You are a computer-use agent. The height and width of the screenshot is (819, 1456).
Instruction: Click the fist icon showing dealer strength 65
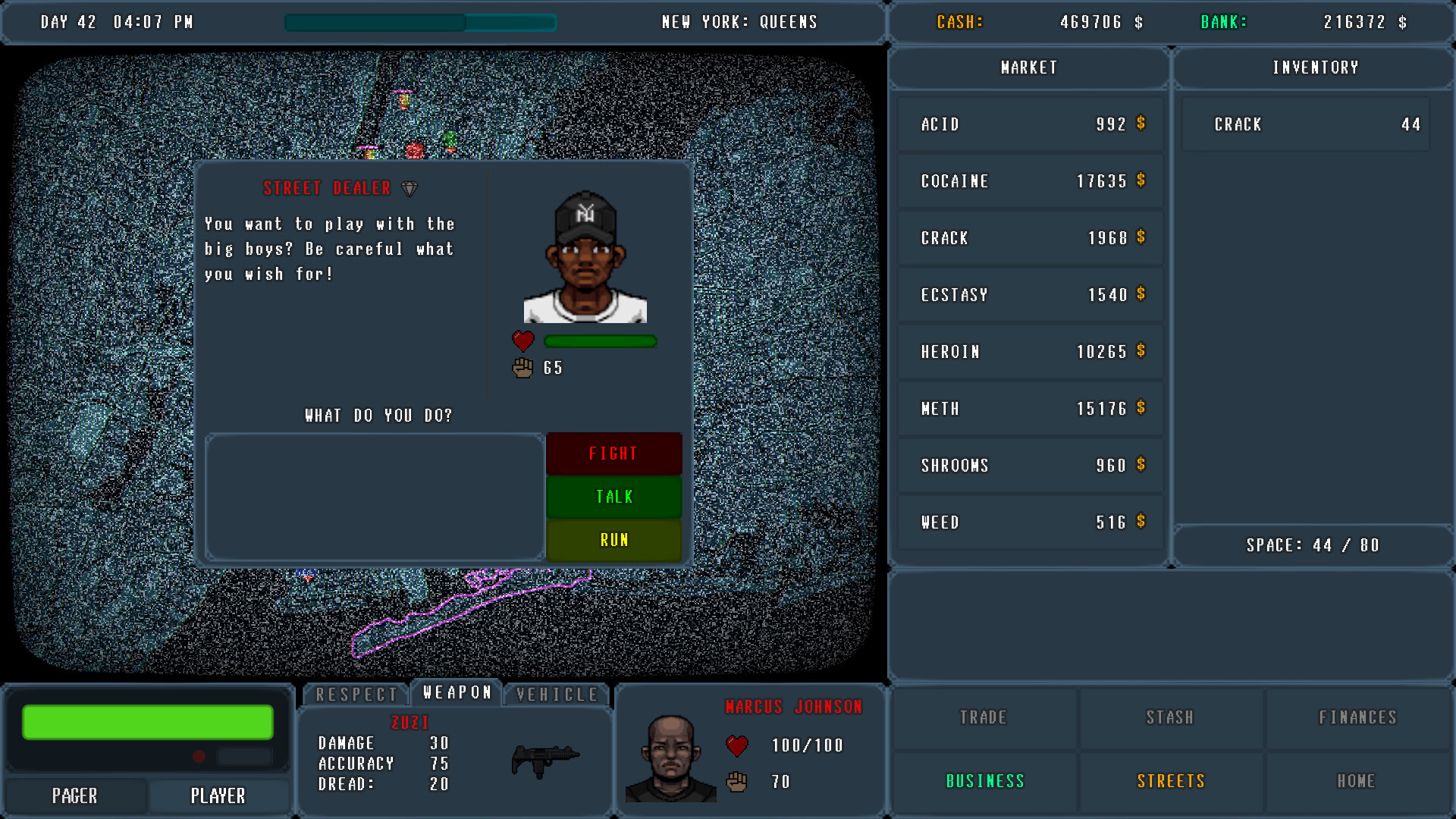[522, 369]
